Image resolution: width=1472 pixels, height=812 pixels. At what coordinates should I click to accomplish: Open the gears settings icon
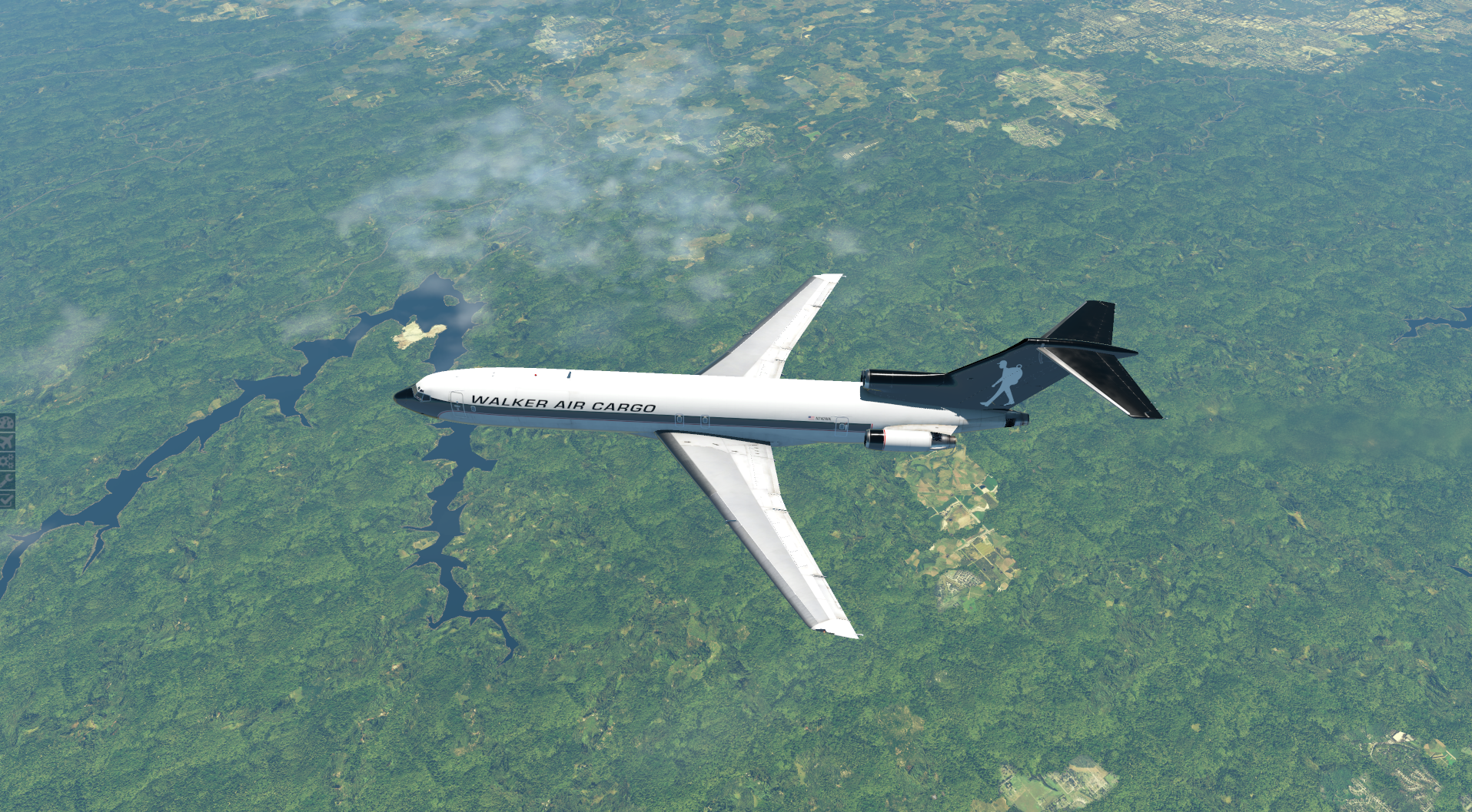7,462
